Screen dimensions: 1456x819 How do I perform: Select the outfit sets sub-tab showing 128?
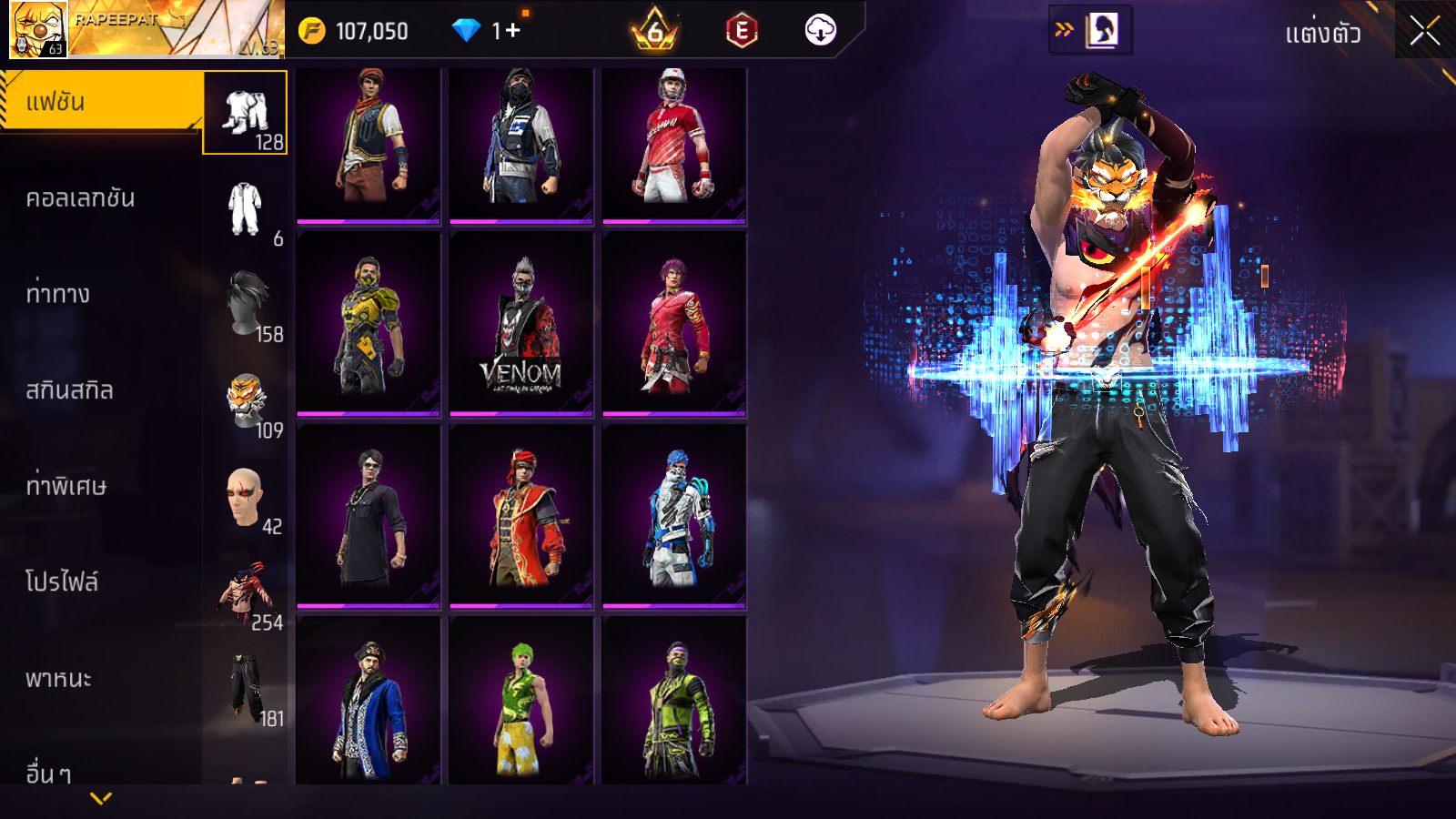tap(246, 113)
